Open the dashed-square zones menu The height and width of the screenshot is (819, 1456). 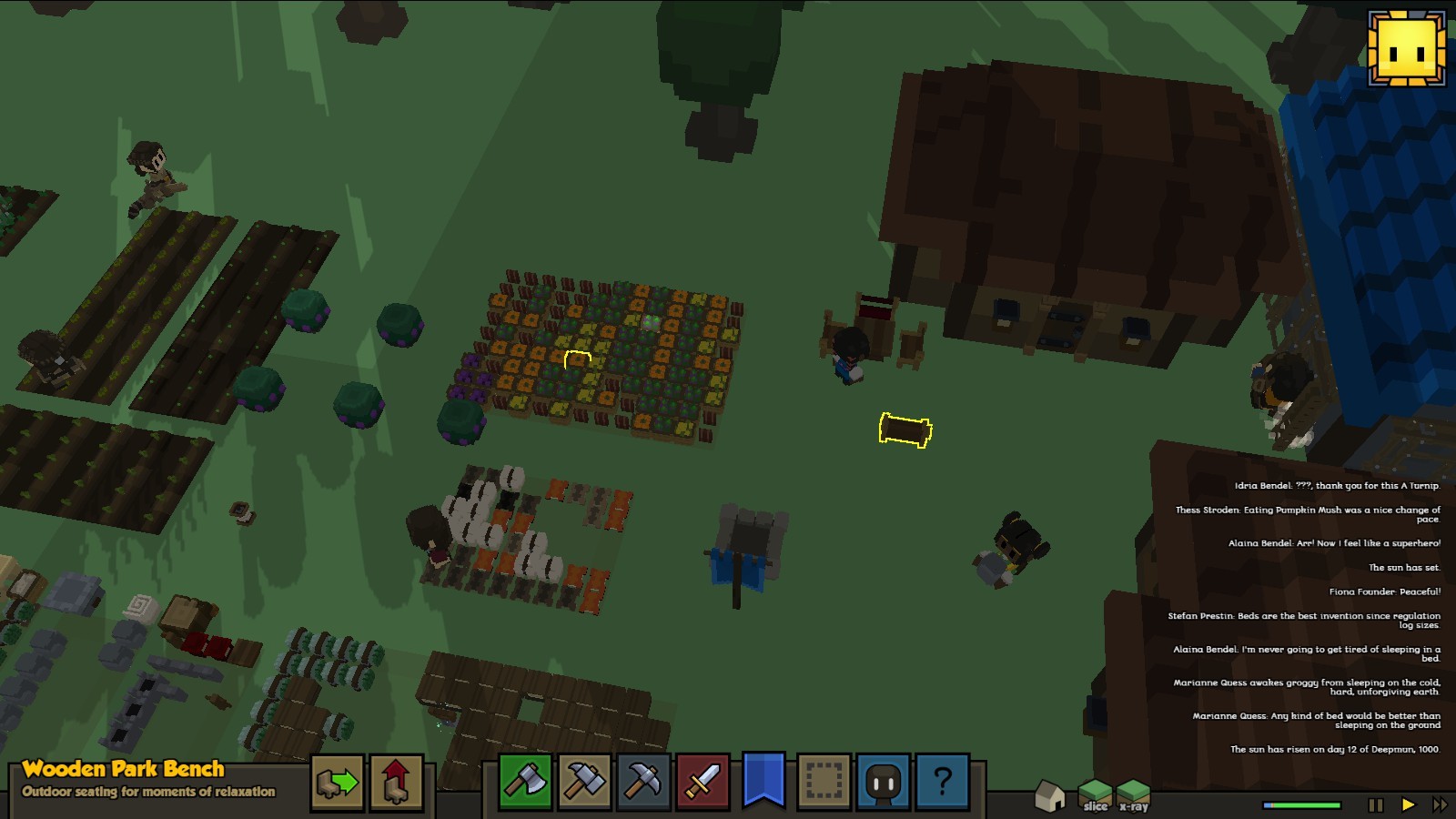coord(824,781)
